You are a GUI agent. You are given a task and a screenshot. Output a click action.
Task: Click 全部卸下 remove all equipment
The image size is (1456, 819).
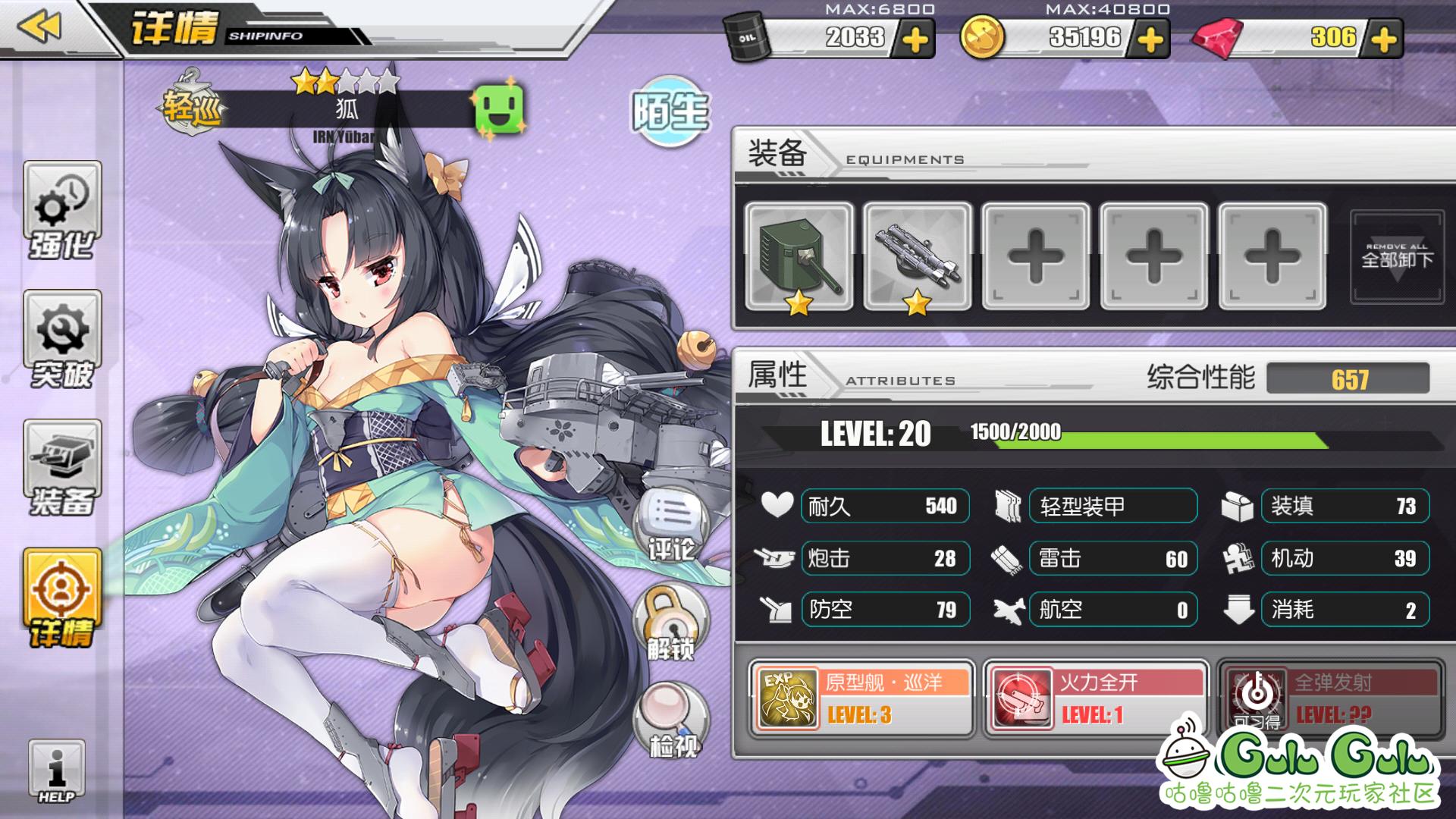(x=1397, y=256)
